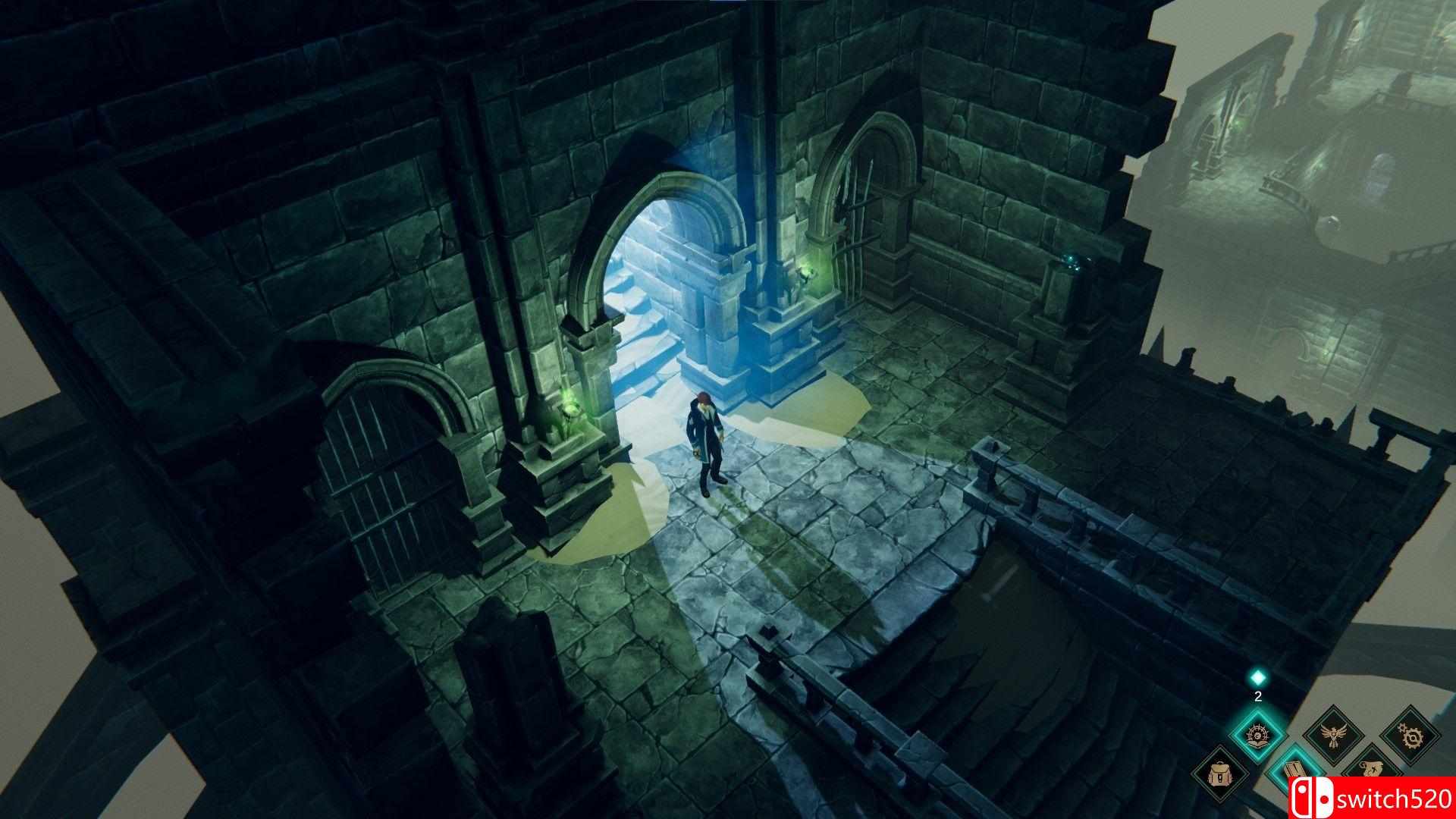Click the glowing teal diamond indicator
Image resolution: width=1456 pixels, height=819 pixels.
point(1257,679)
